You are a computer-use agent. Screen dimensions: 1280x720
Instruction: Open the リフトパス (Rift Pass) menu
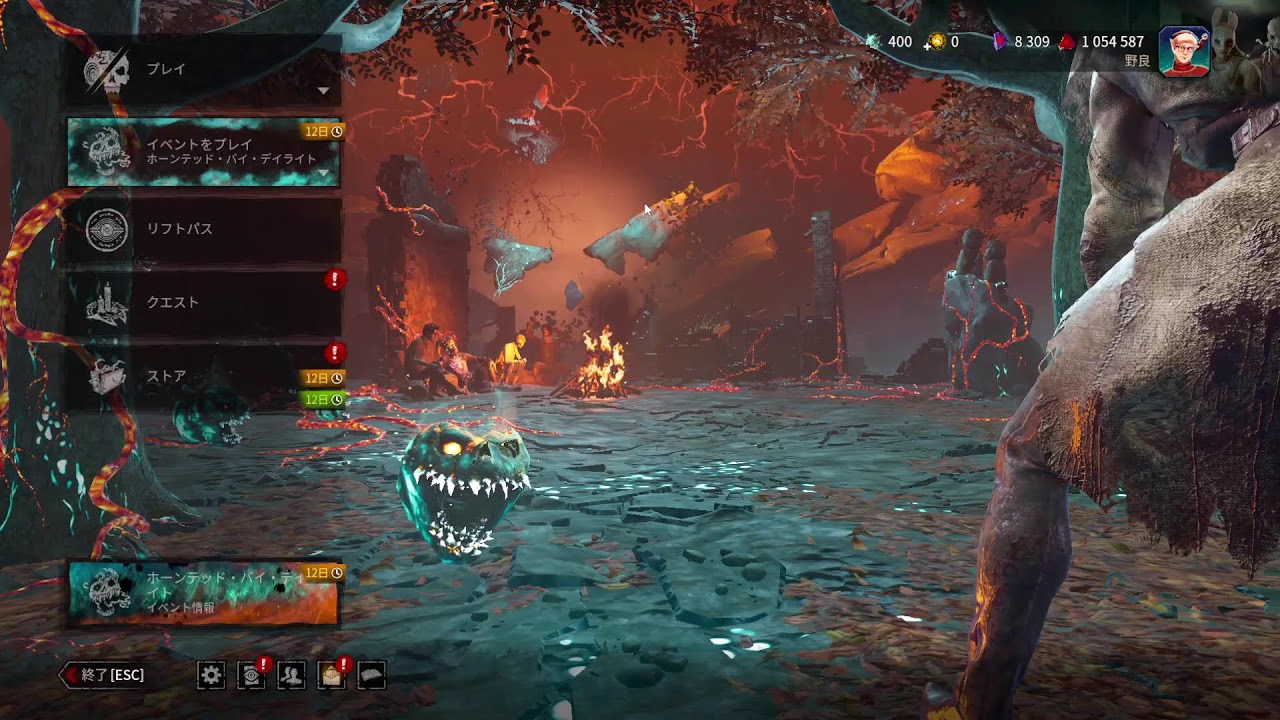pyautogui.click(x=204, y=229)
